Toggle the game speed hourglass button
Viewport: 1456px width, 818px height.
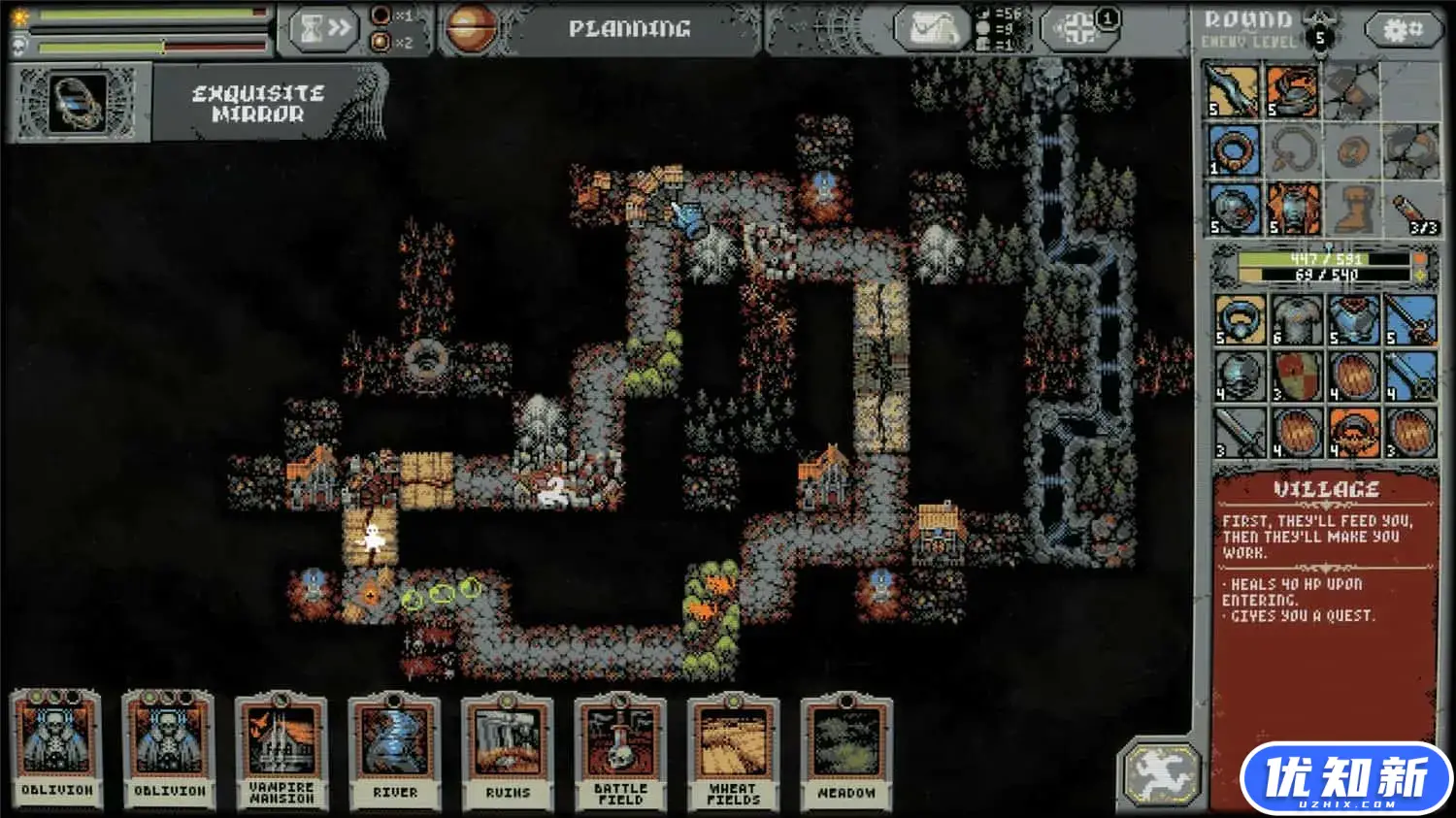click(x=323, y=29)
